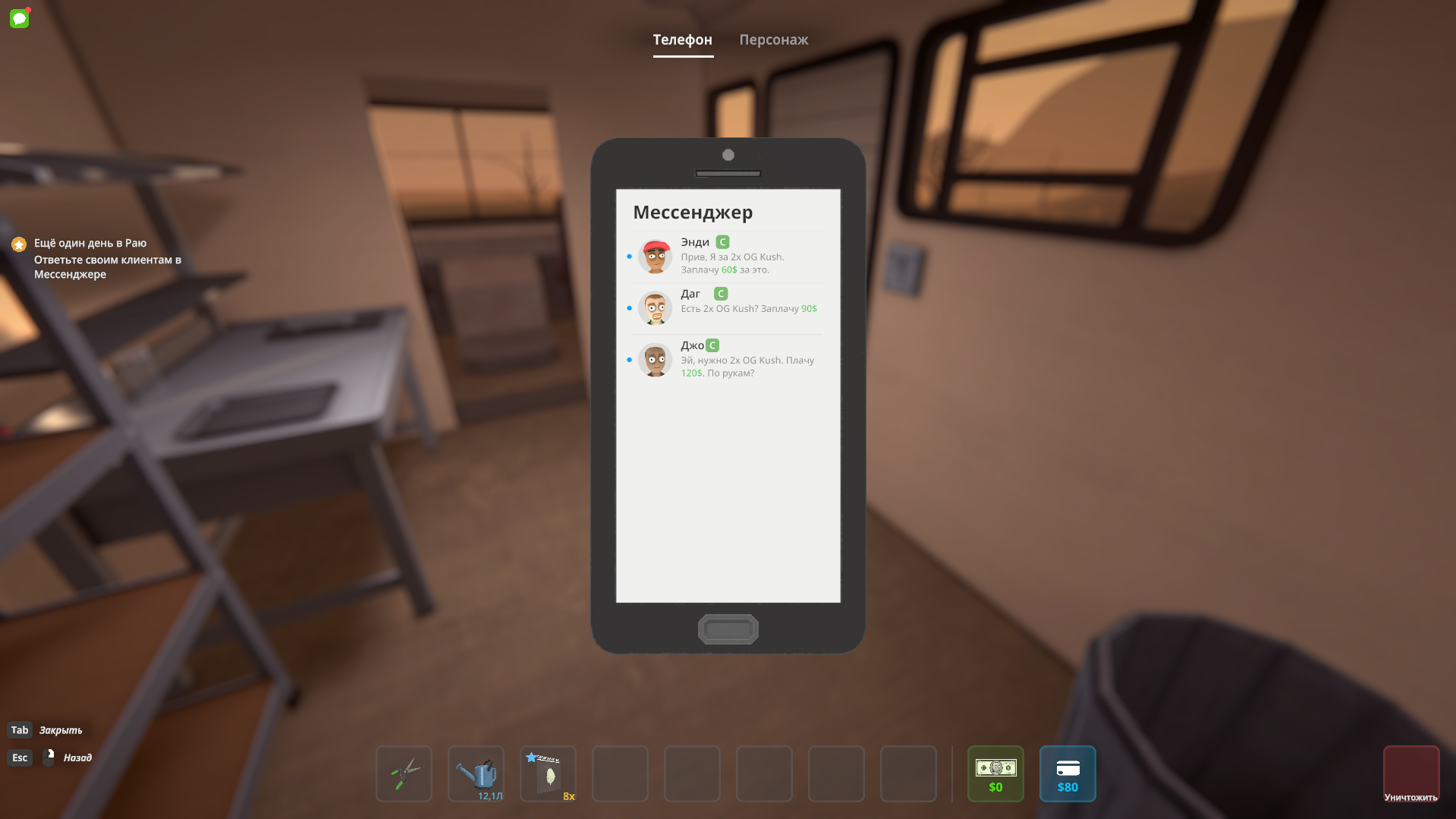
Task: Select the Телефон tab
Action: pos(682,40)
